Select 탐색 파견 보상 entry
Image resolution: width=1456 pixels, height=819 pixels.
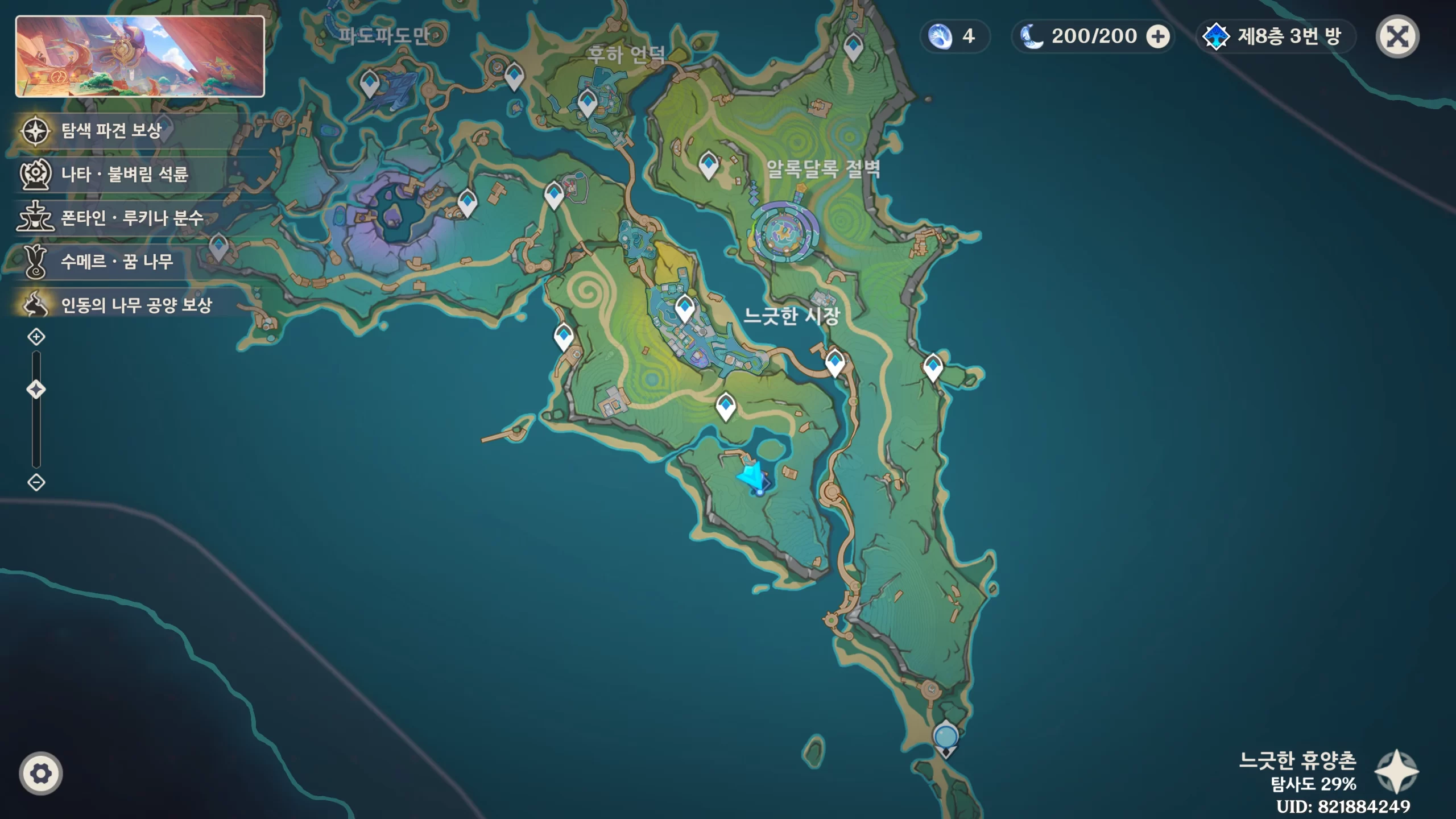111,131
